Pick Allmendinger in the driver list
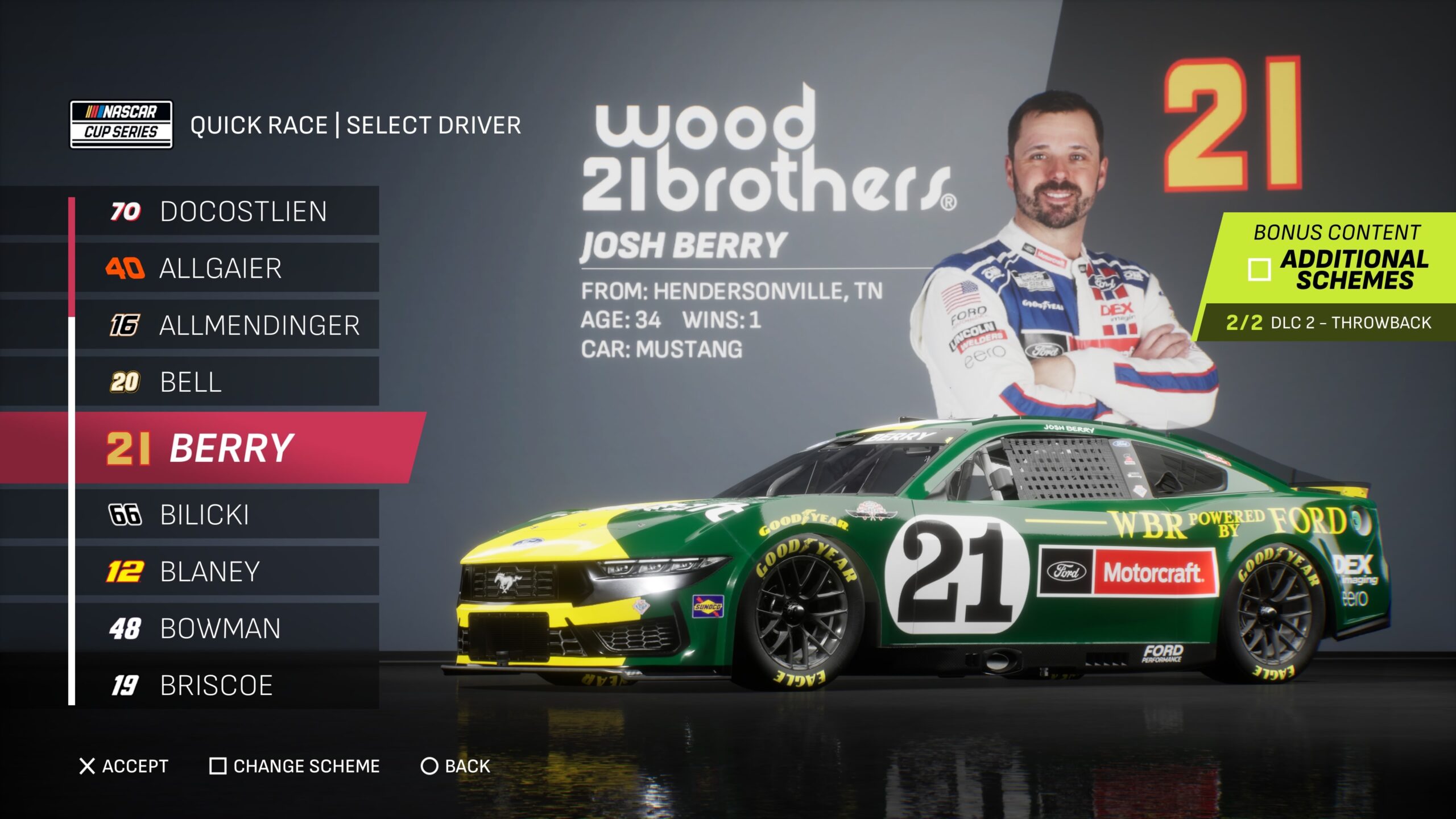Viewport: 1456px width, 819px height. (x=227, y=325)
